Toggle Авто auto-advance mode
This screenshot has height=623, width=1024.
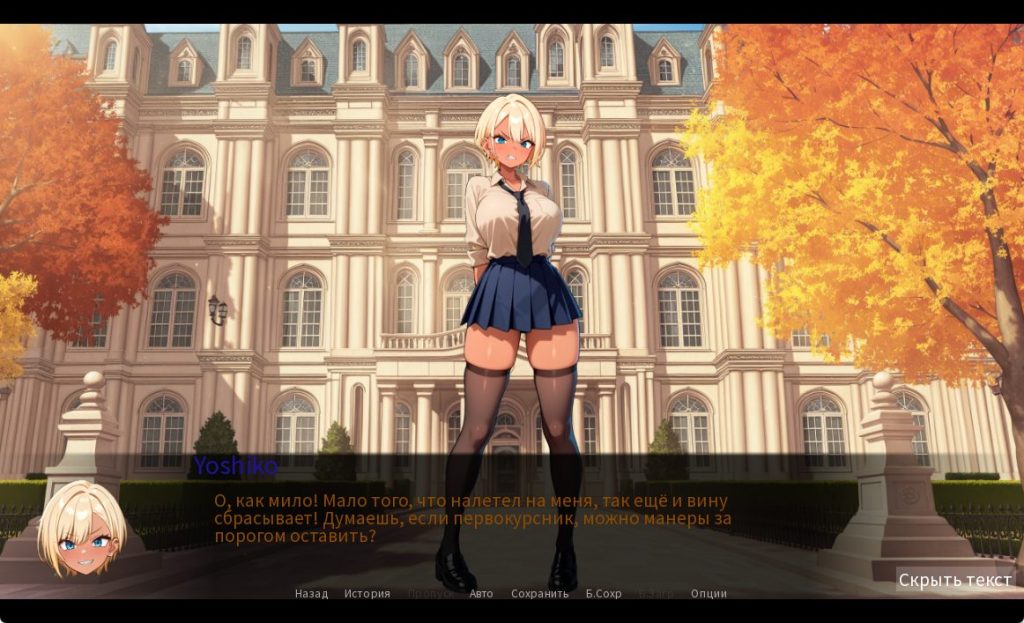pyautogui.click(x=481, y=593)
